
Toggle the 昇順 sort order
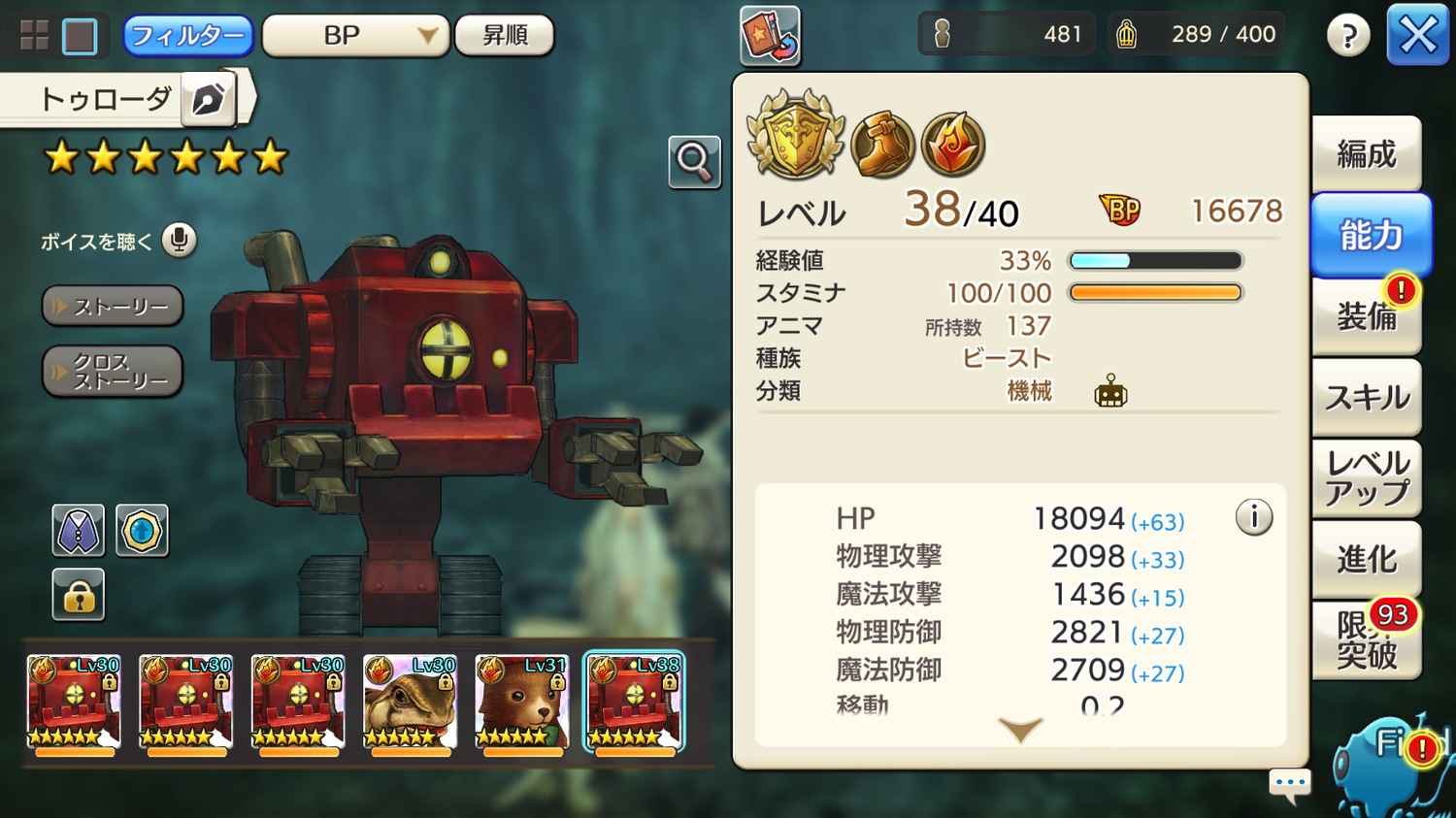pyautogui.click(x=505, y=36)
